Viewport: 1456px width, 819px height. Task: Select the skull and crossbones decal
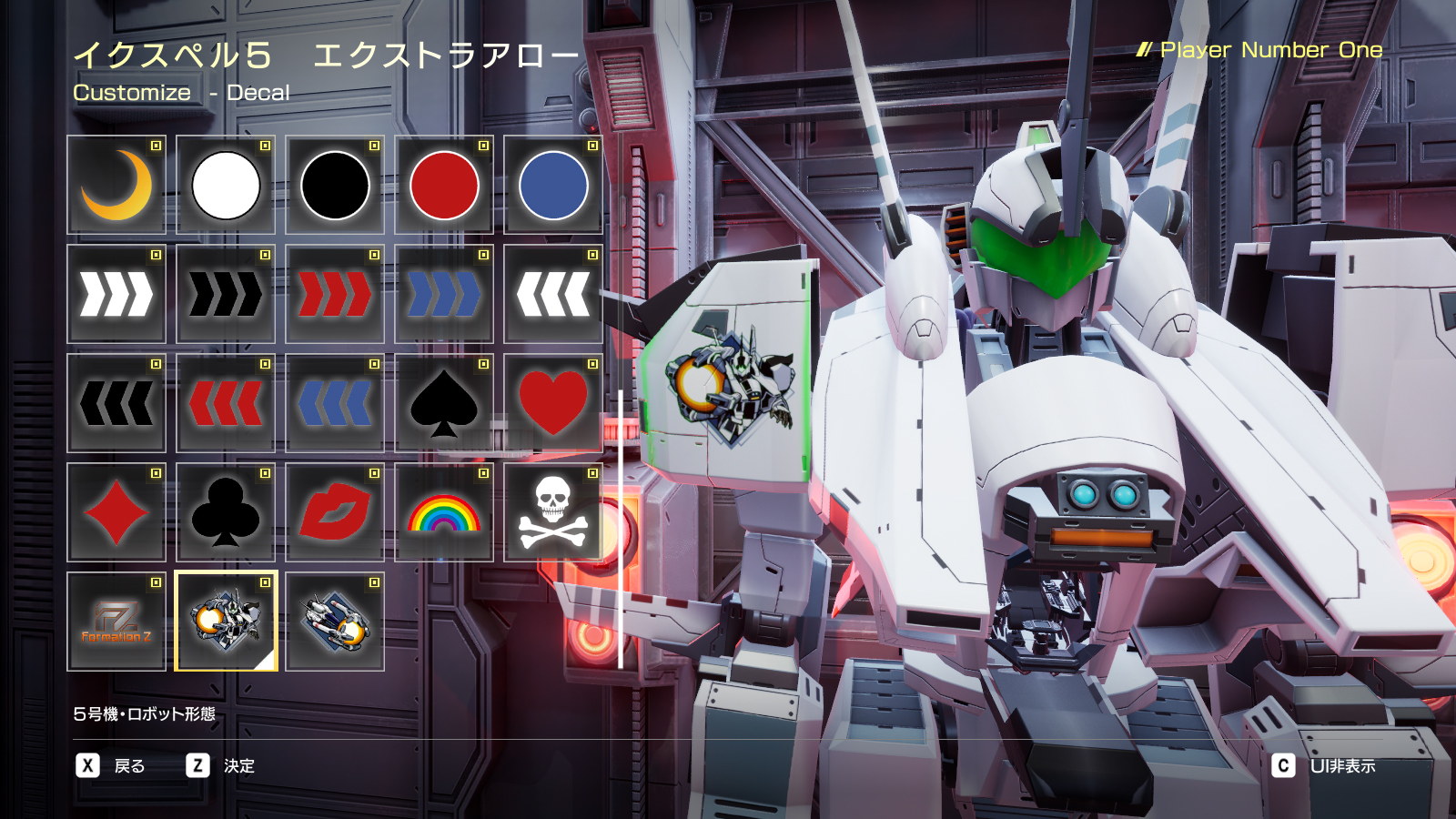(x=552, y=512)
